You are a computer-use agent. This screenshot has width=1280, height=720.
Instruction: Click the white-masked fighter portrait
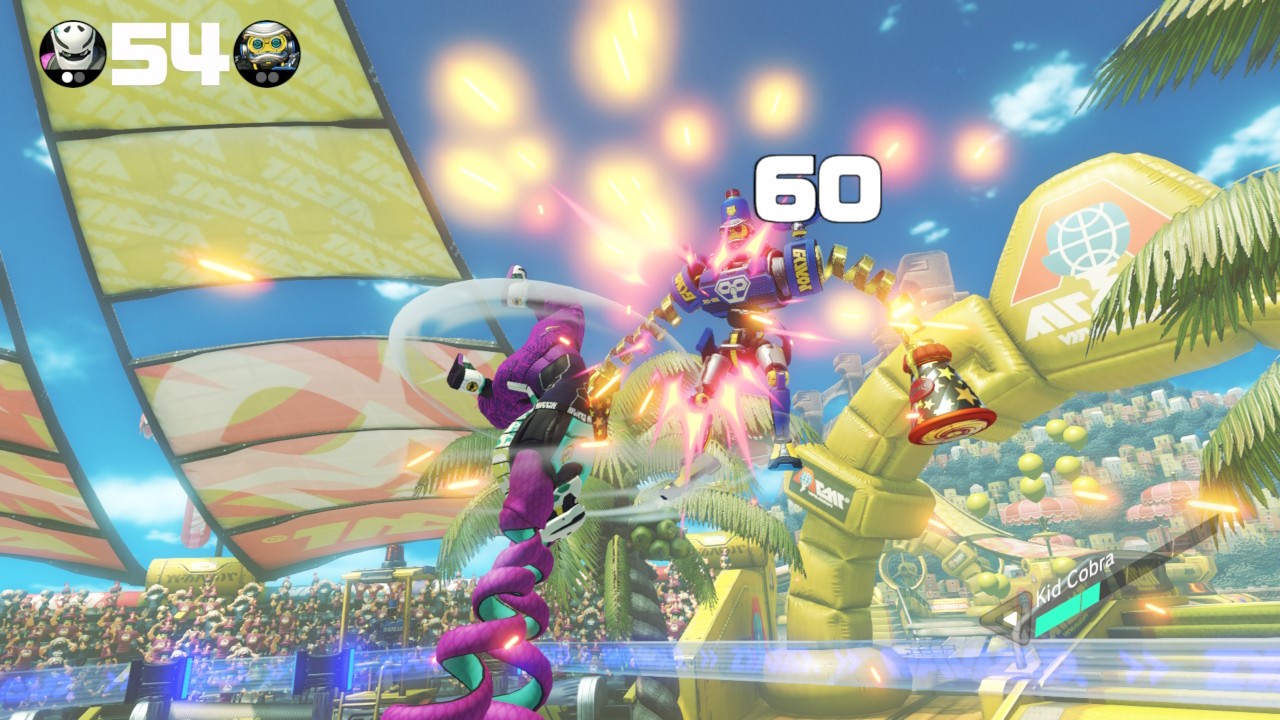pos(72,53)
